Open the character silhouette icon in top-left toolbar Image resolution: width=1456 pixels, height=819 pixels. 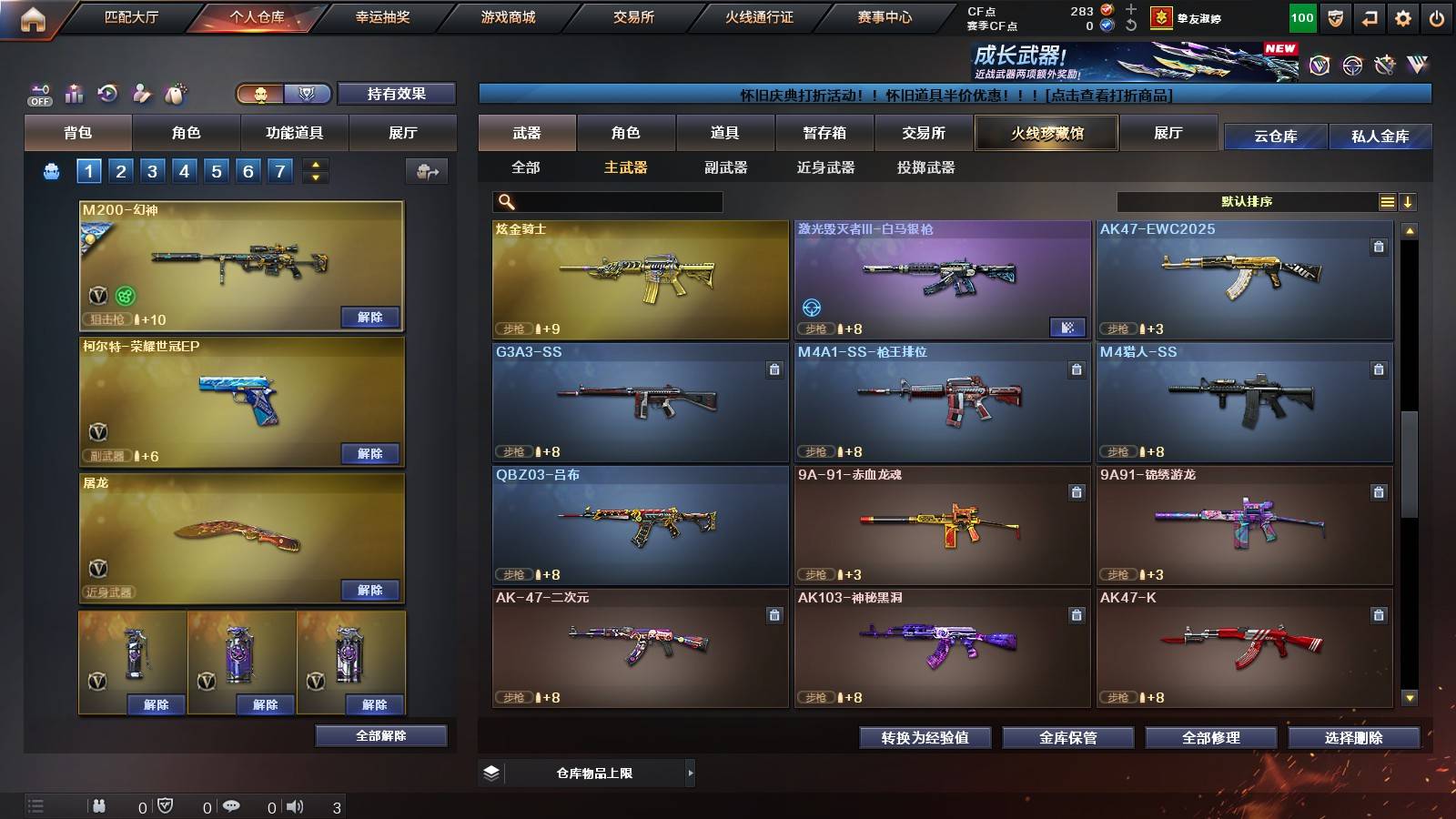coord(141,94)
